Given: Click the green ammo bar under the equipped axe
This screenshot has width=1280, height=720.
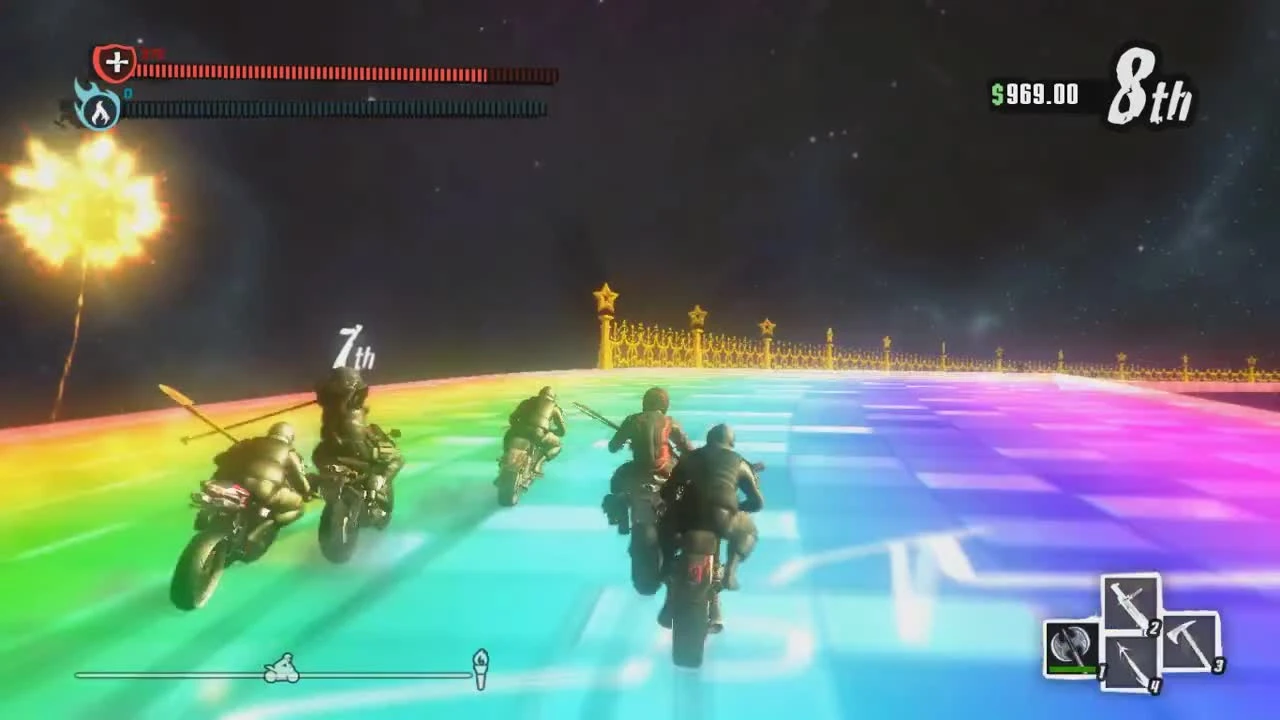Looking at the screenshot, I should 1070,668.
